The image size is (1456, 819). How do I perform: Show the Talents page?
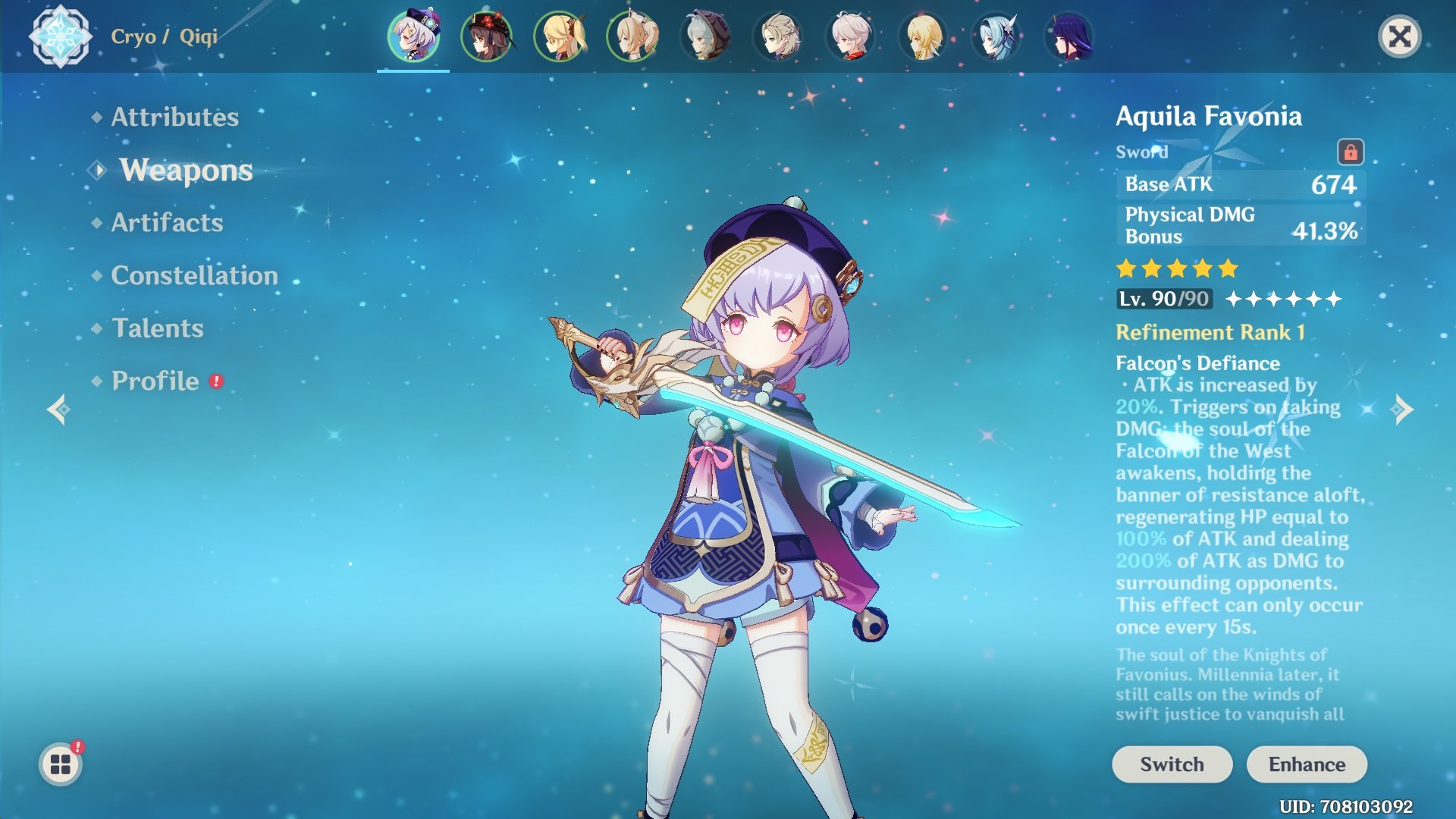pyautogui.click(x=158, y=328)
